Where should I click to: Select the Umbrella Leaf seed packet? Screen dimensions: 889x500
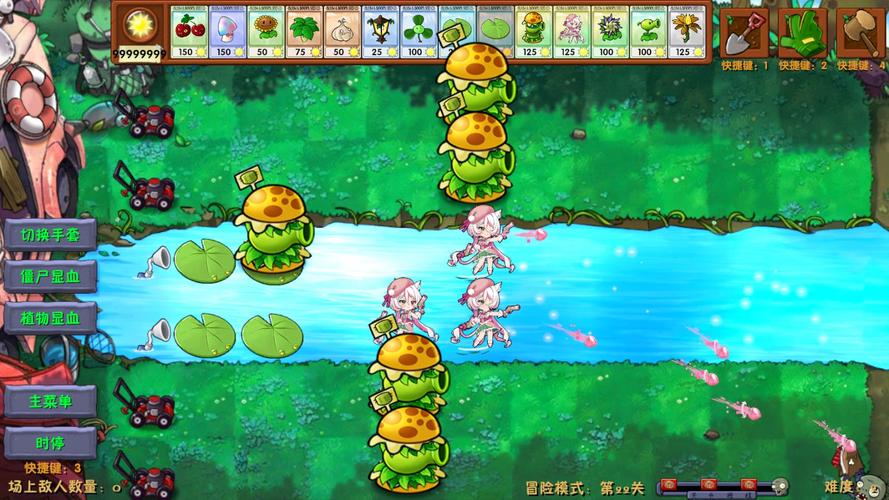[304, 33]
